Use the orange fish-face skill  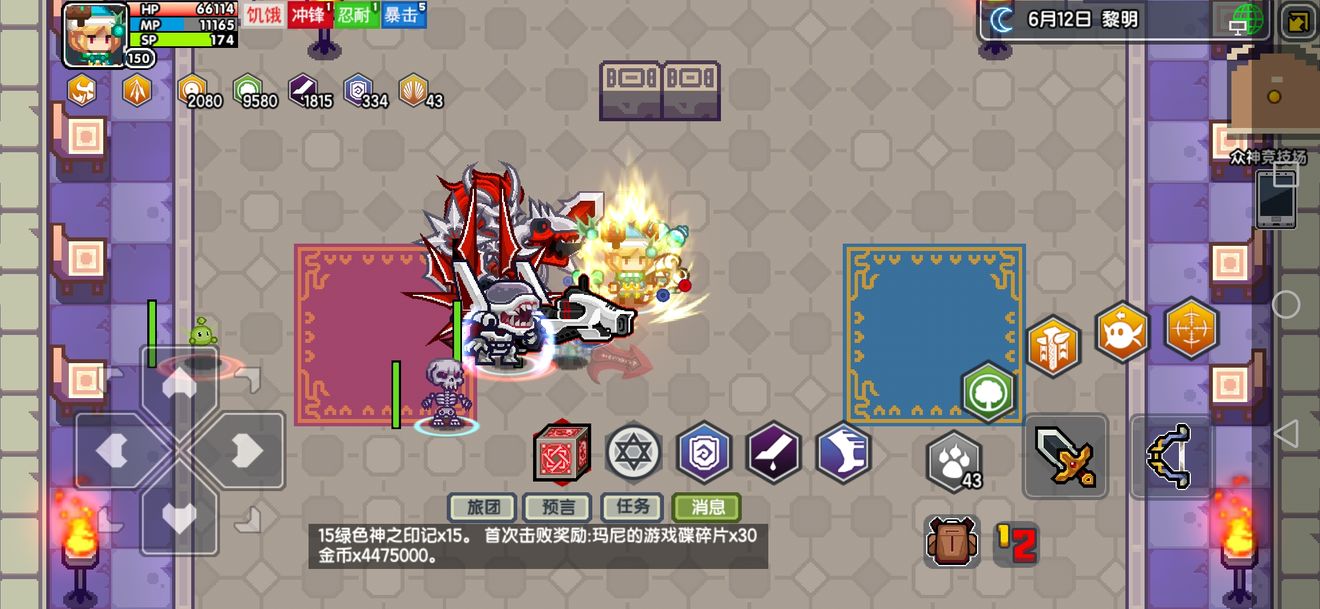[1122, 332]
